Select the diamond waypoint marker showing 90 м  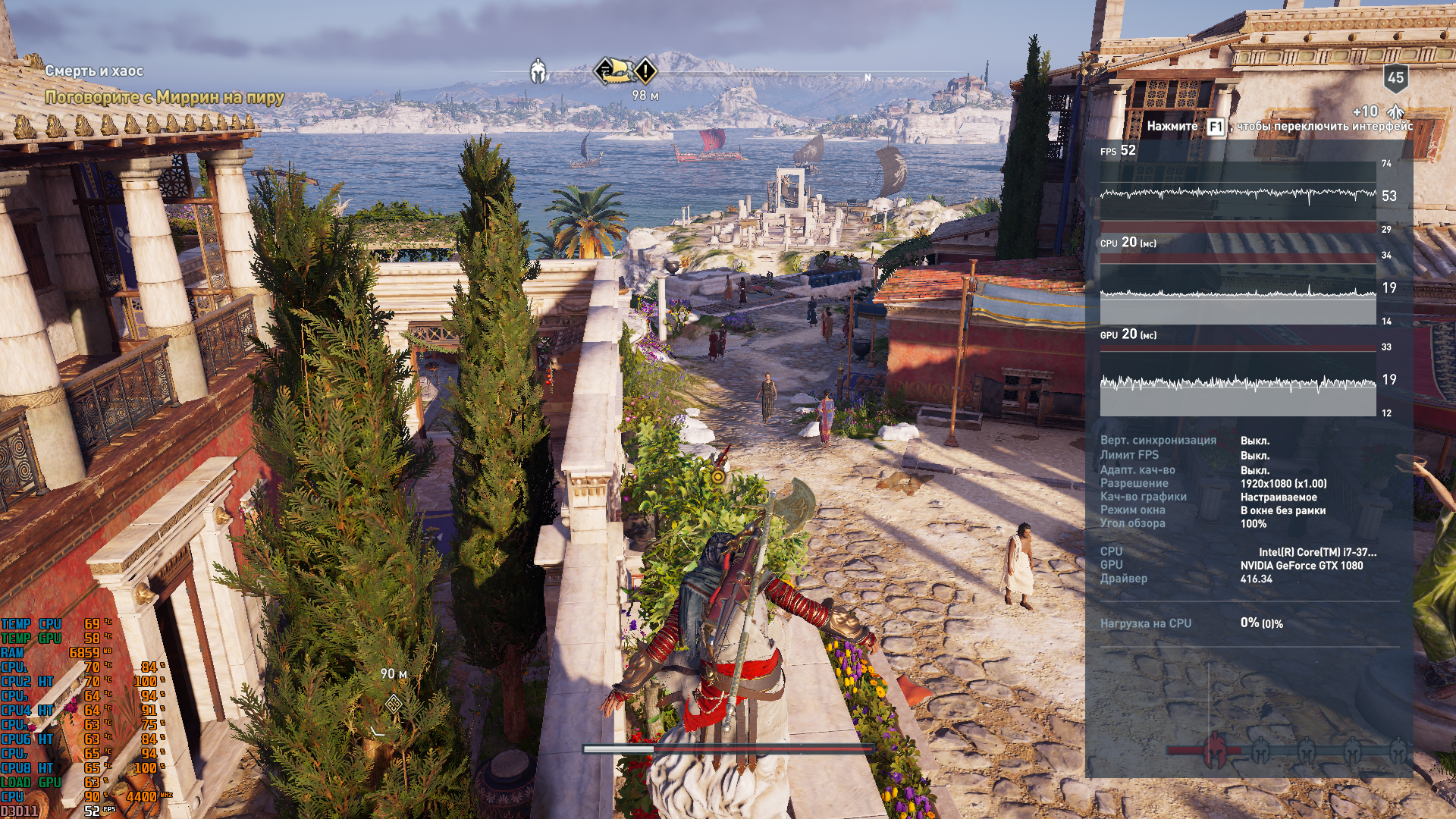tap(394, 704)
